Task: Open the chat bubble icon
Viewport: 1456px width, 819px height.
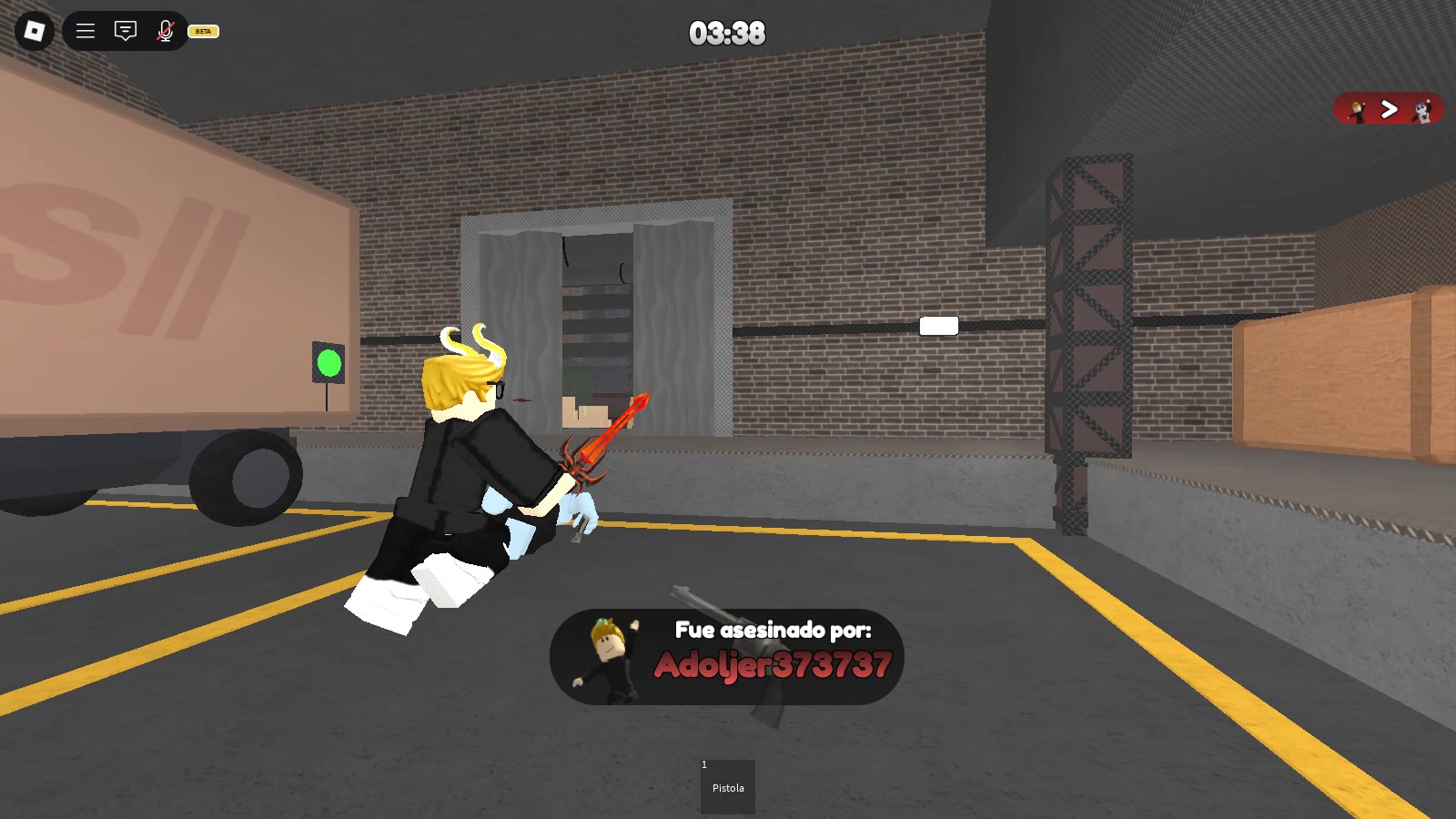Action: tap(124, 30)
